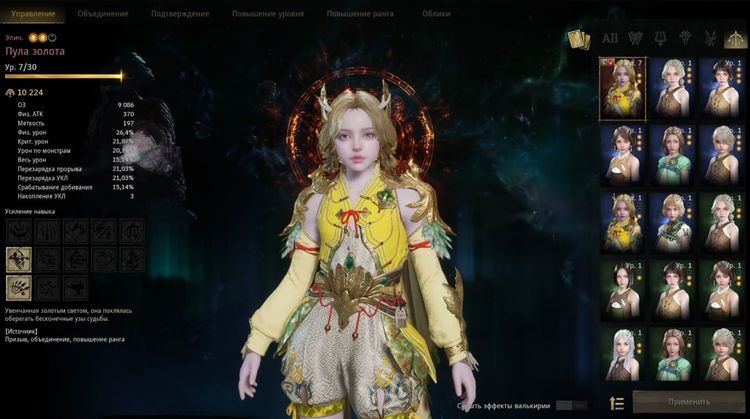This screenshot has height=419, width=750.
Task: Go to the Повышение уровня tab
Action: coord(270,14)
